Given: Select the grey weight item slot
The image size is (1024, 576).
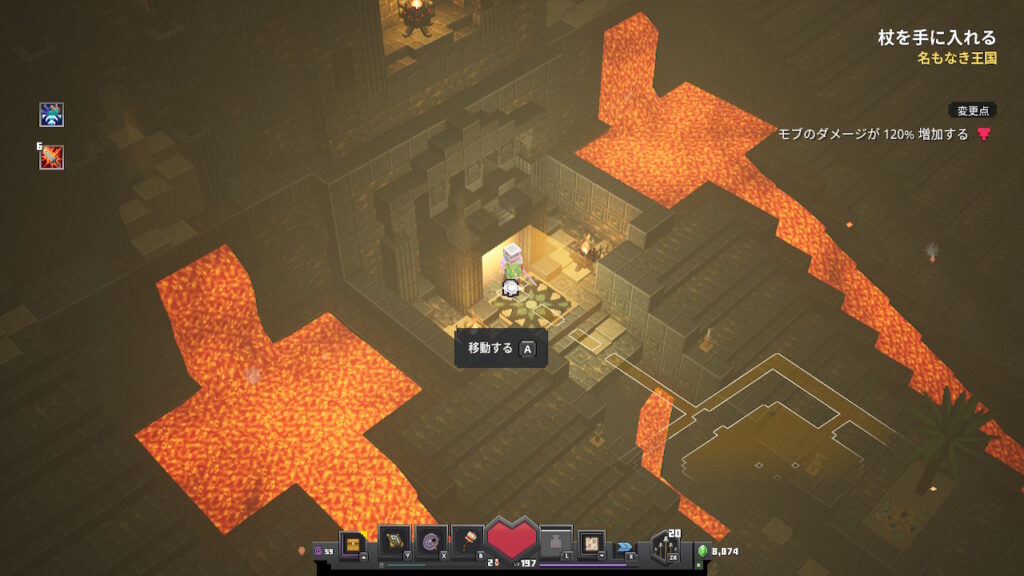Looking at the screenshot, I should click(556, 542).
